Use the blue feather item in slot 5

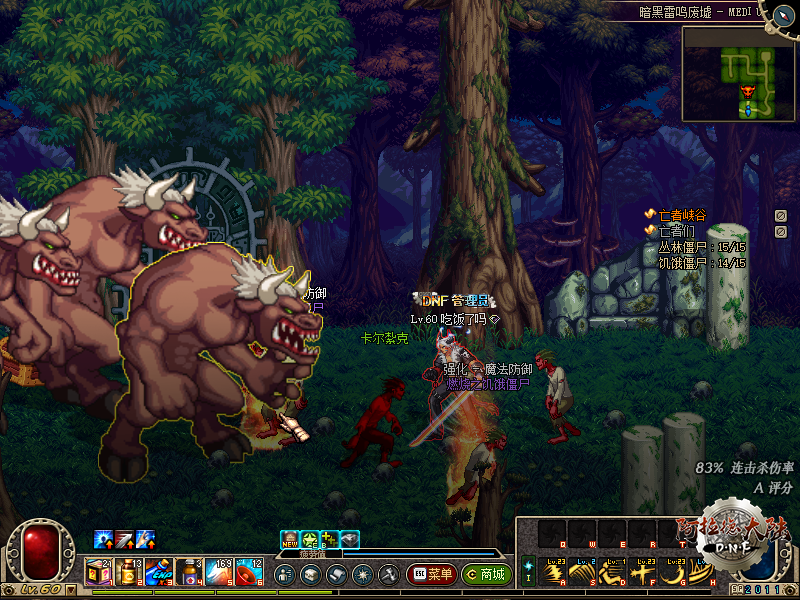point(218,574)
